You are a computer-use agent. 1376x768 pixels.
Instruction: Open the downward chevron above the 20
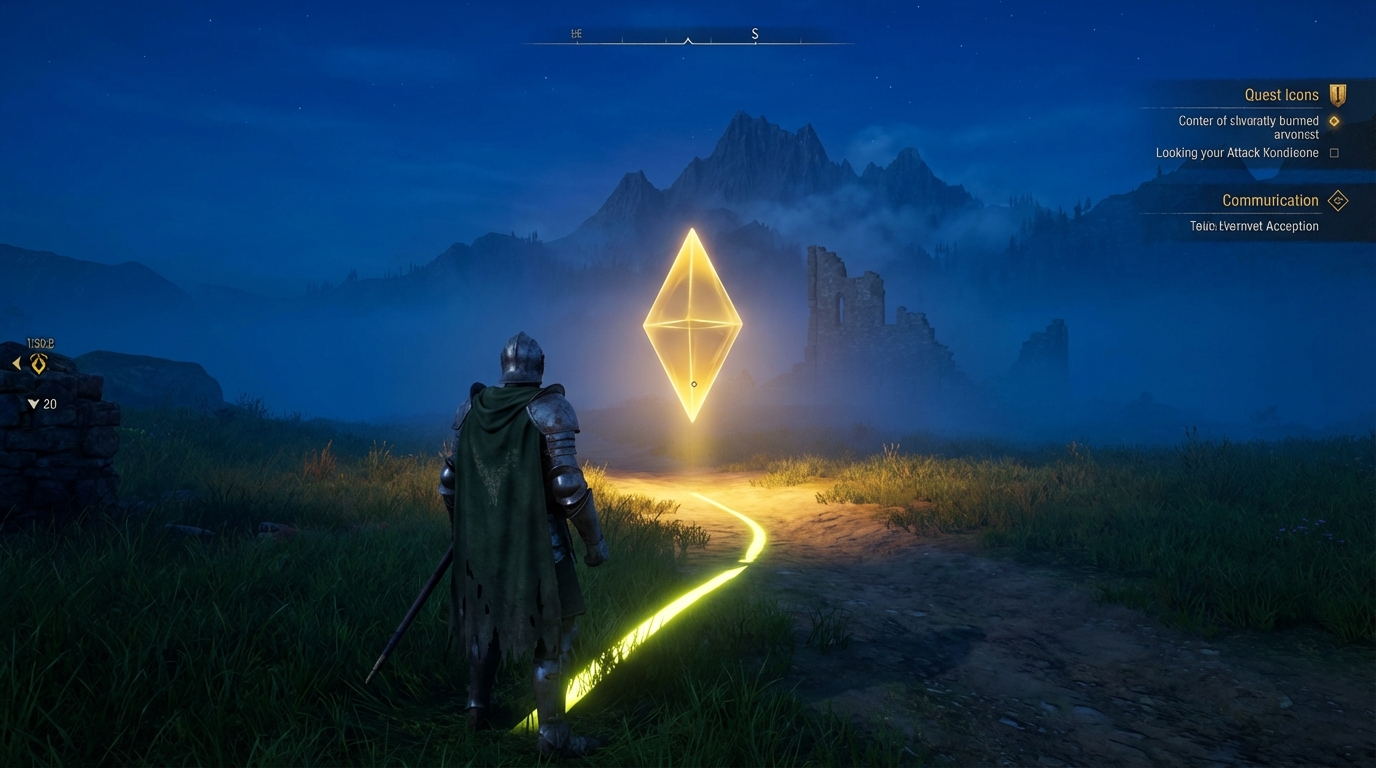tap(32, 404)
